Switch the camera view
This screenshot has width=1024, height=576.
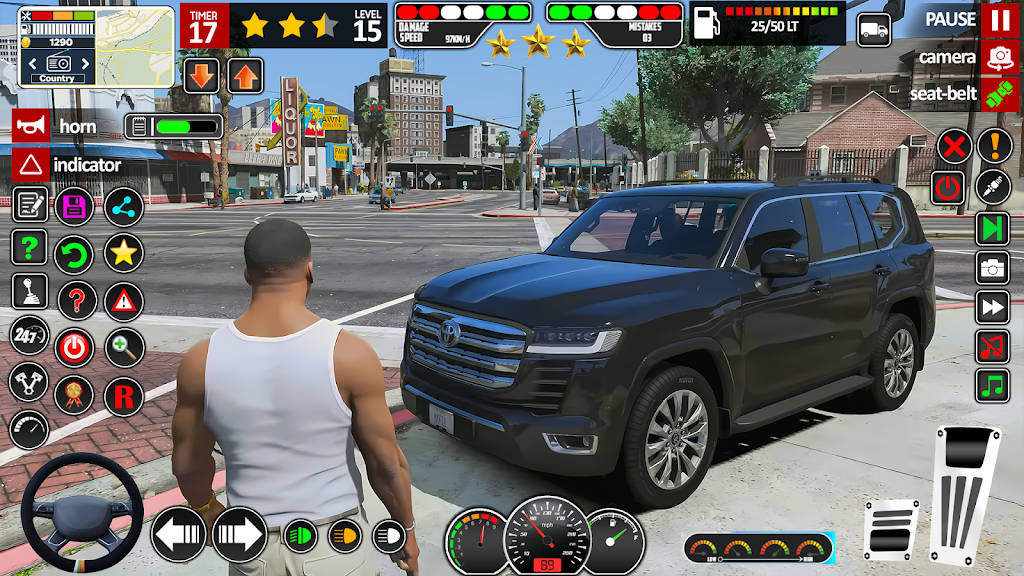1000,57
